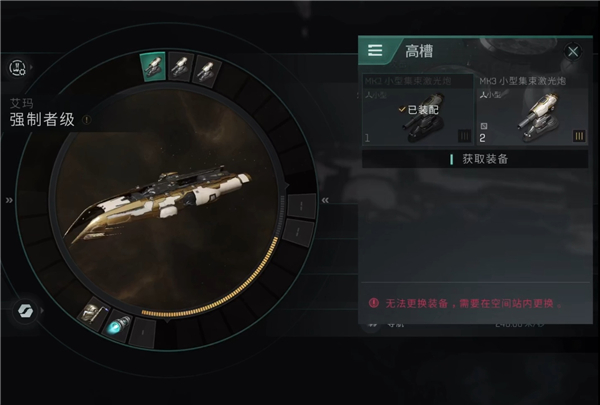
Task: Close the 高槽 equipment panel
Action: 573,51
